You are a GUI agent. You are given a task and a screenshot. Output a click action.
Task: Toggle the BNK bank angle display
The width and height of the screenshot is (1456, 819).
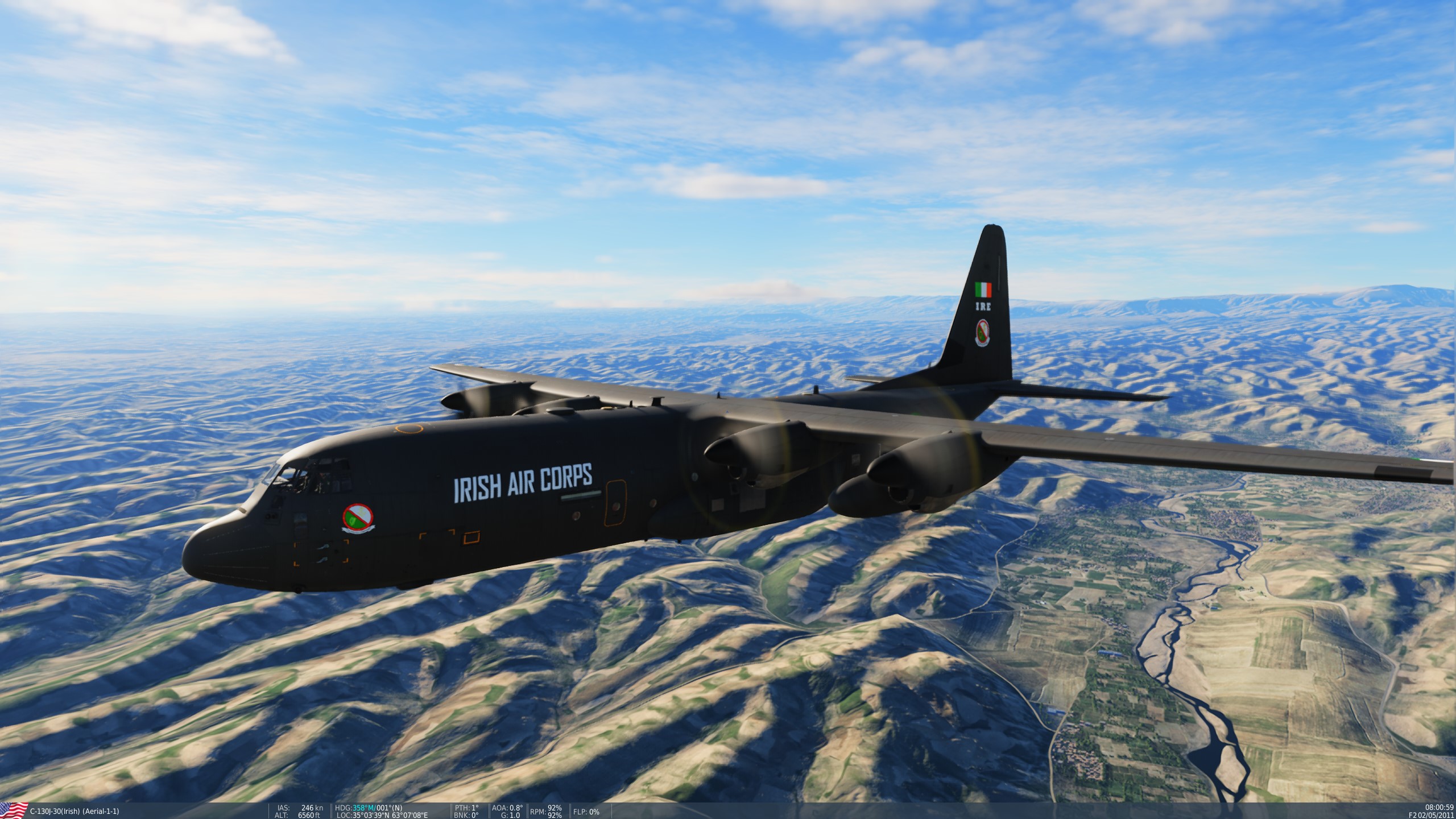[466, 814]
